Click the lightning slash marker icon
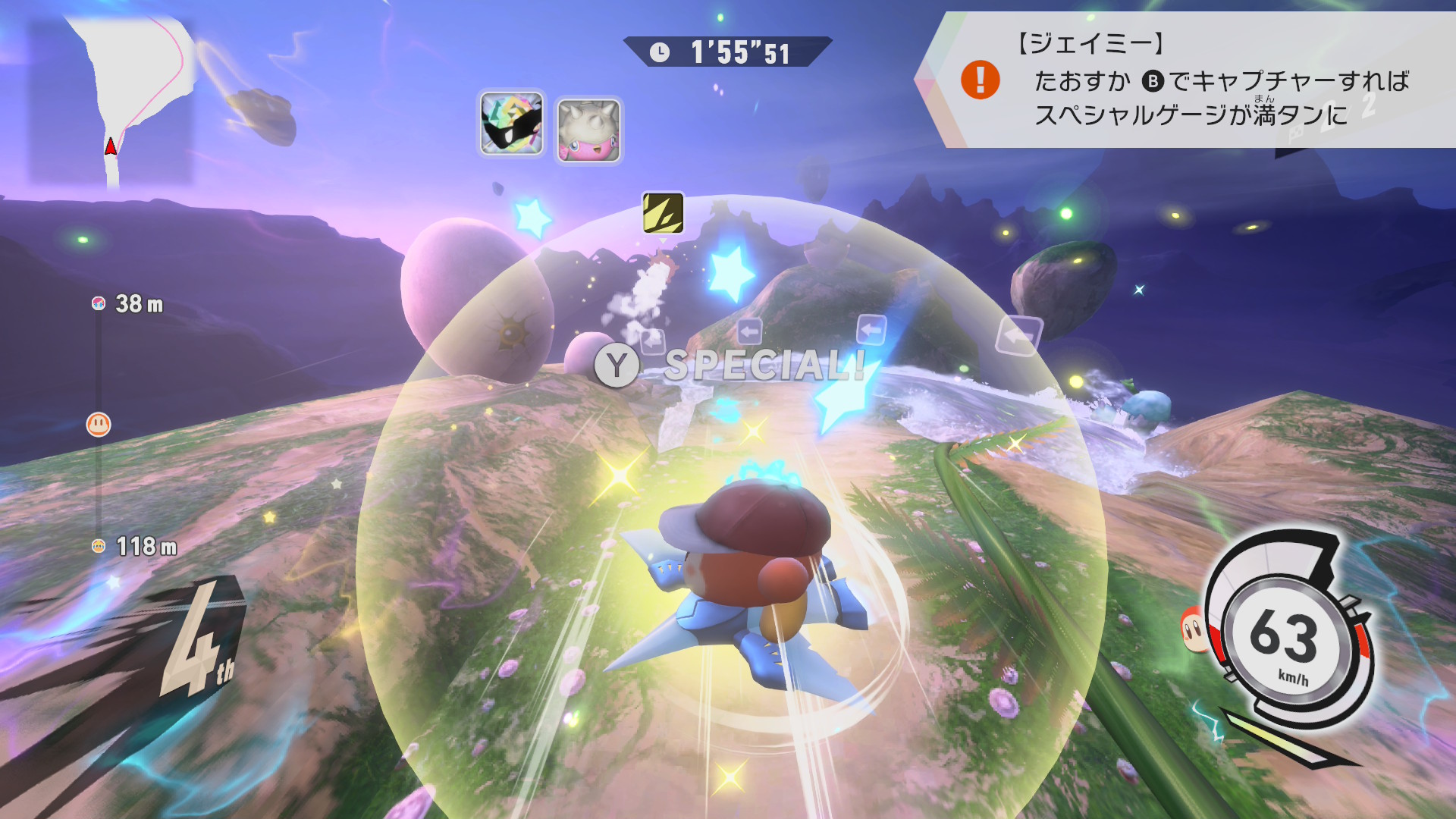Image resolution: width=1456 pixels, height=819 pixels. point(663,212)
